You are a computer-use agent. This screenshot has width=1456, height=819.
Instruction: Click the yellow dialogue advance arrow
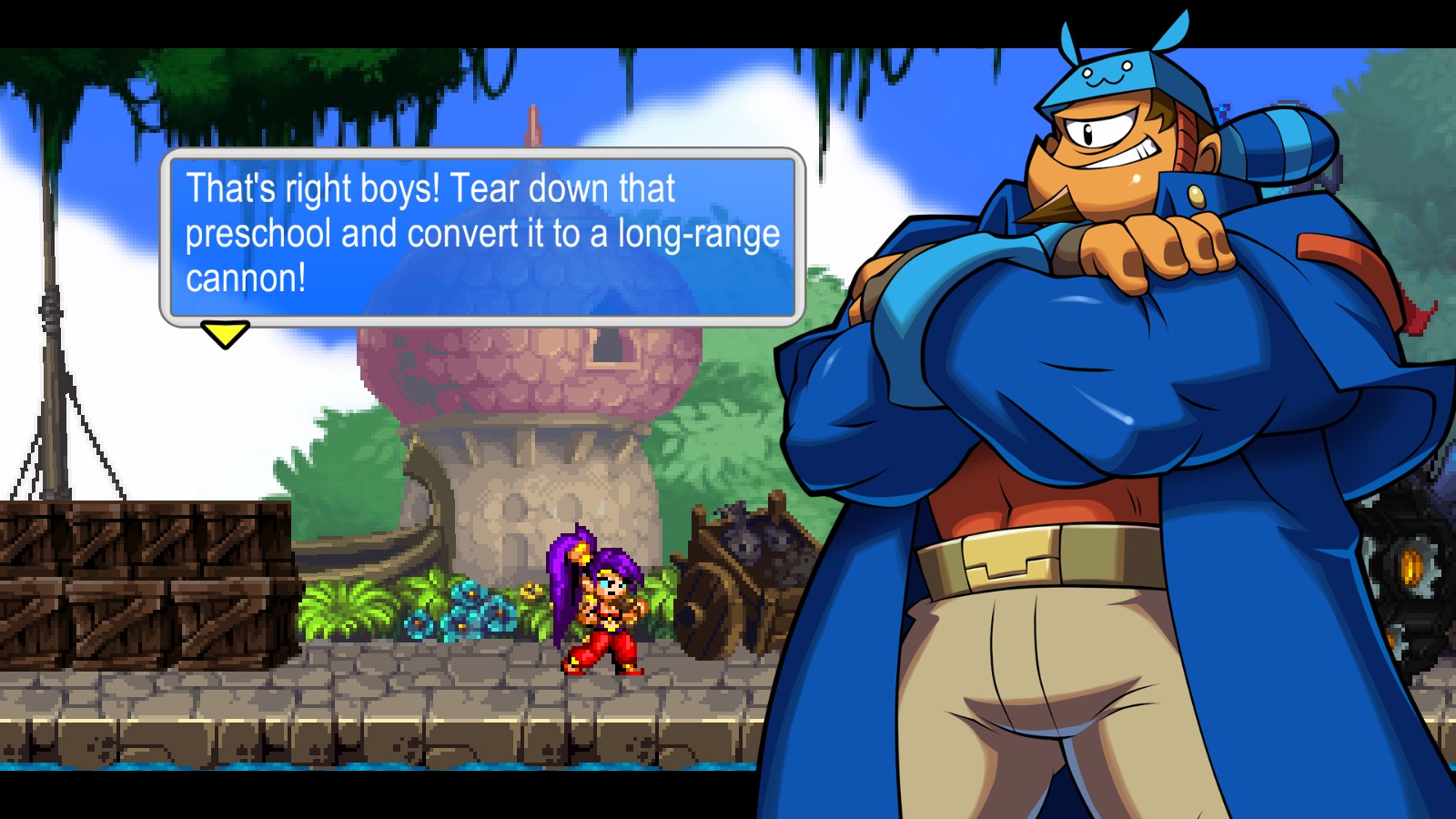(x=225, y=333)
